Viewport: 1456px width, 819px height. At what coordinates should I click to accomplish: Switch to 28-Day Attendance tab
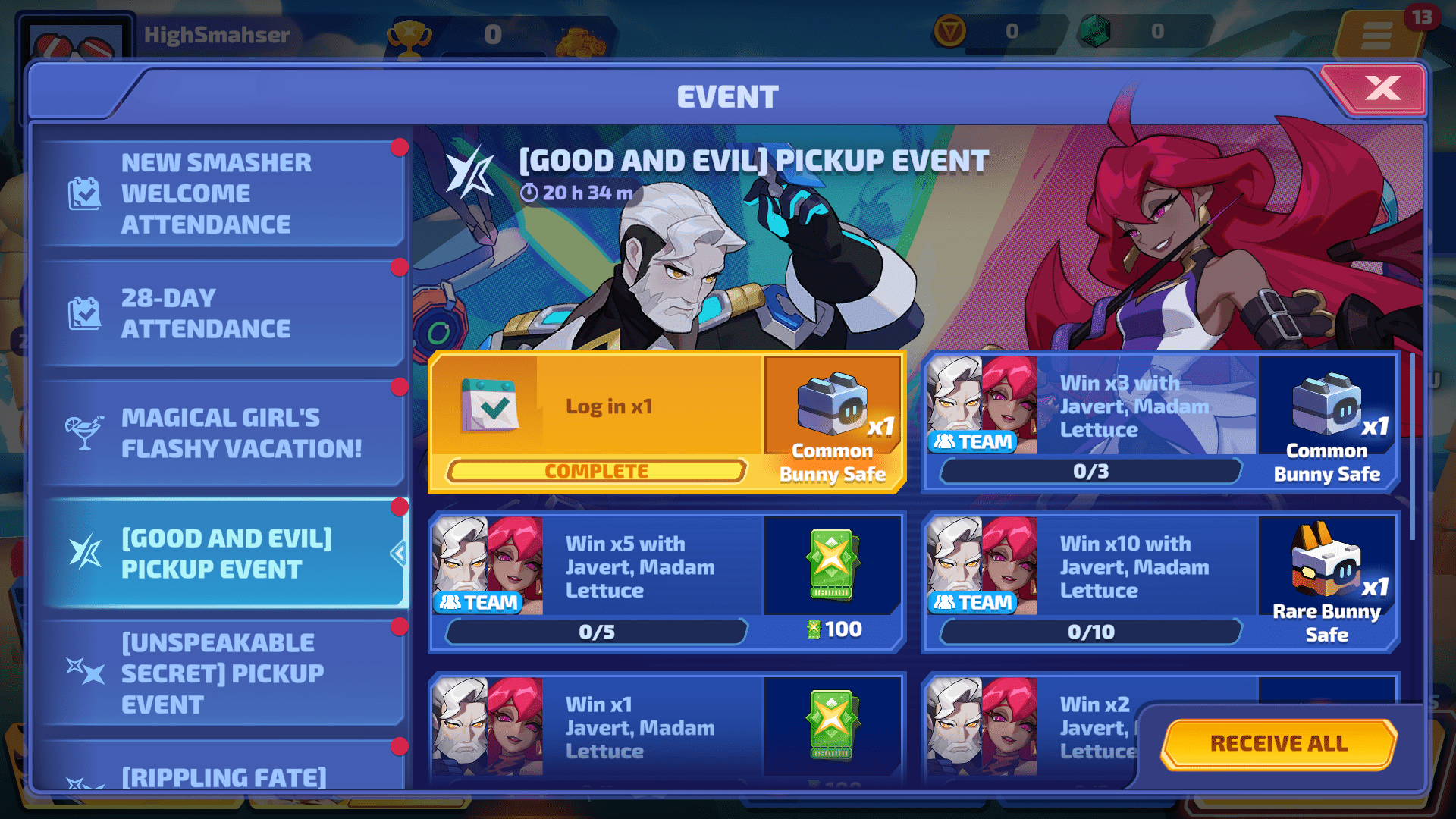220,313
